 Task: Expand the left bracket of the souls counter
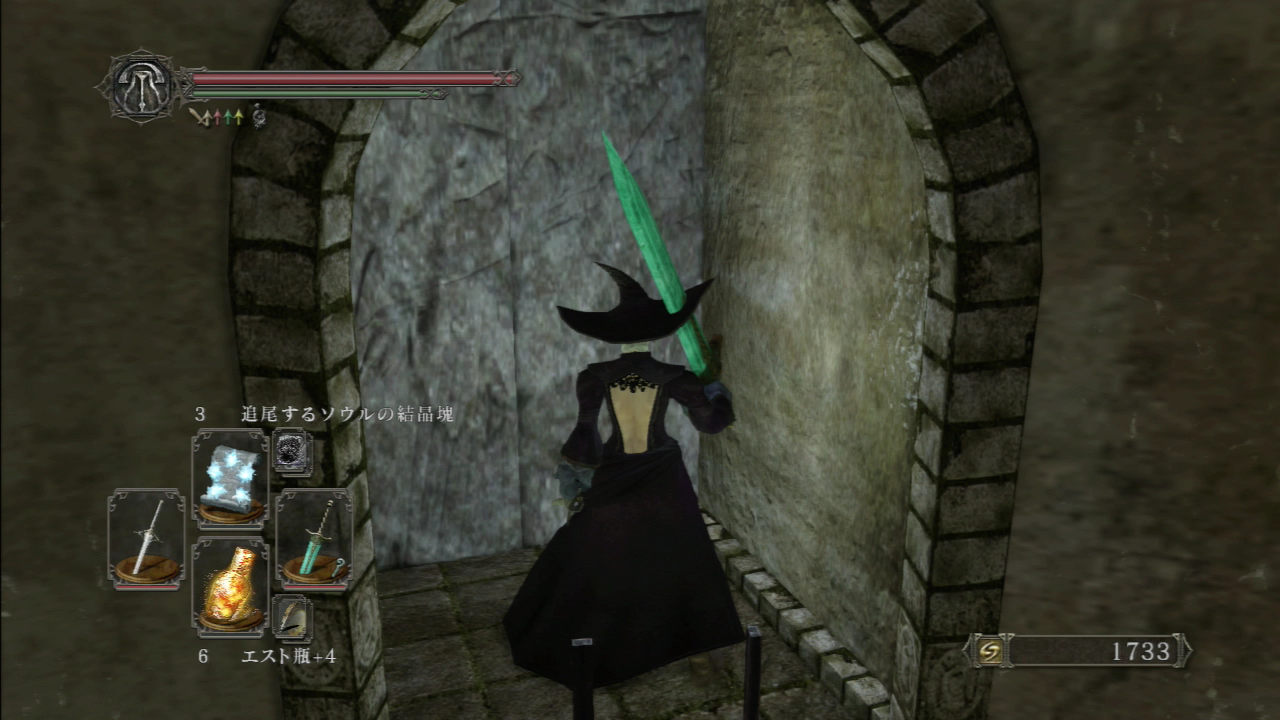(x=967, y=650)
